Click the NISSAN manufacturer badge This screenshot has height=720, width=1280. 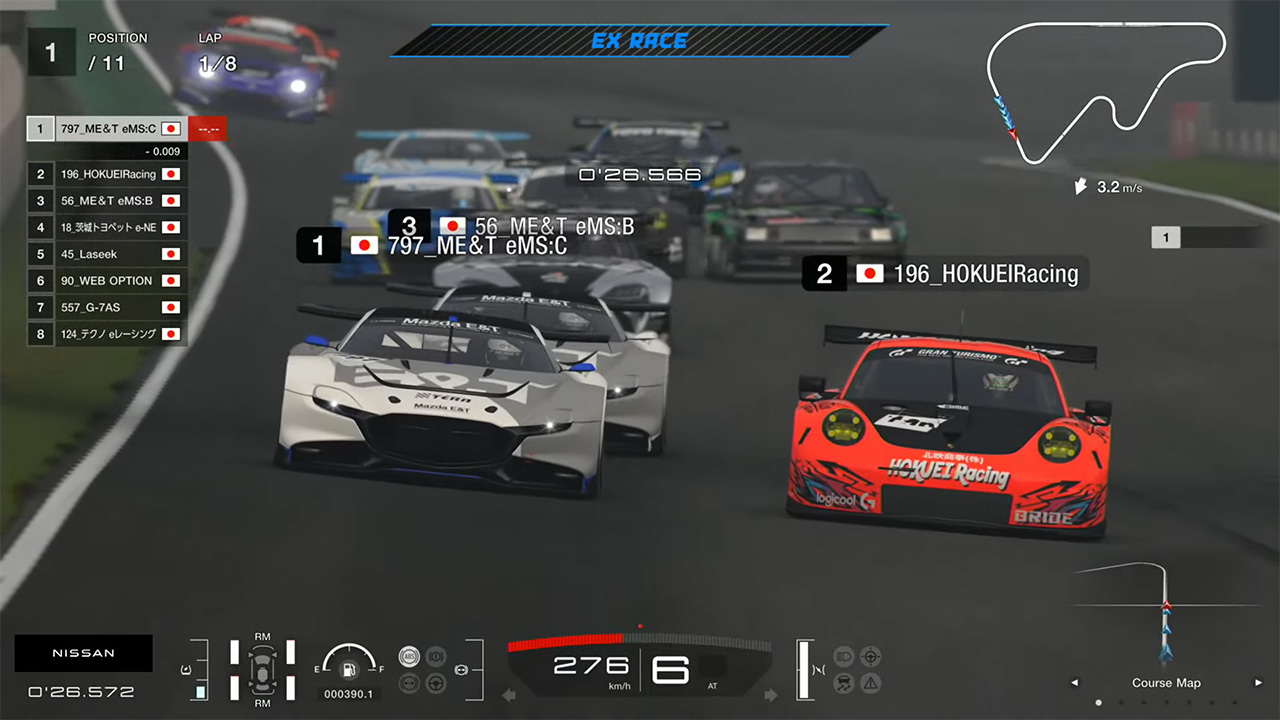pos(84,653)
